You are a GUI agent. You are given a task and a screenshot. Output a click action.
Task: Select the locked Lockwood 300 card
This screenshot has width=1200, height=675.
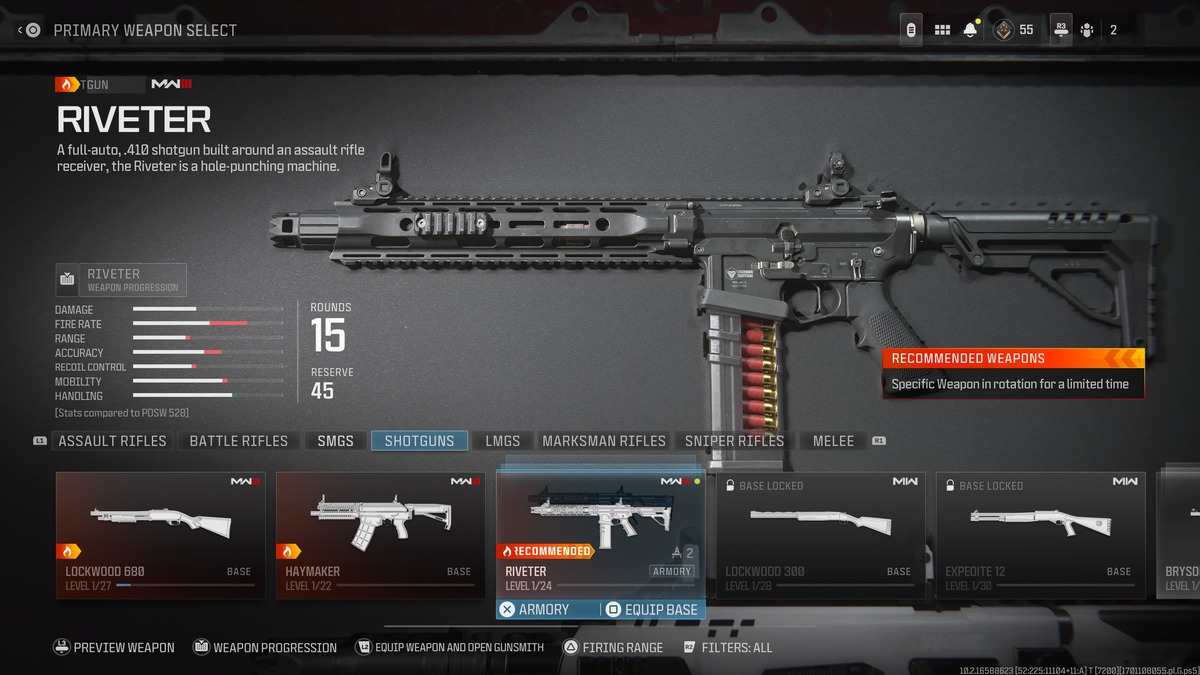pyautogui.click(x=821, y=535)
